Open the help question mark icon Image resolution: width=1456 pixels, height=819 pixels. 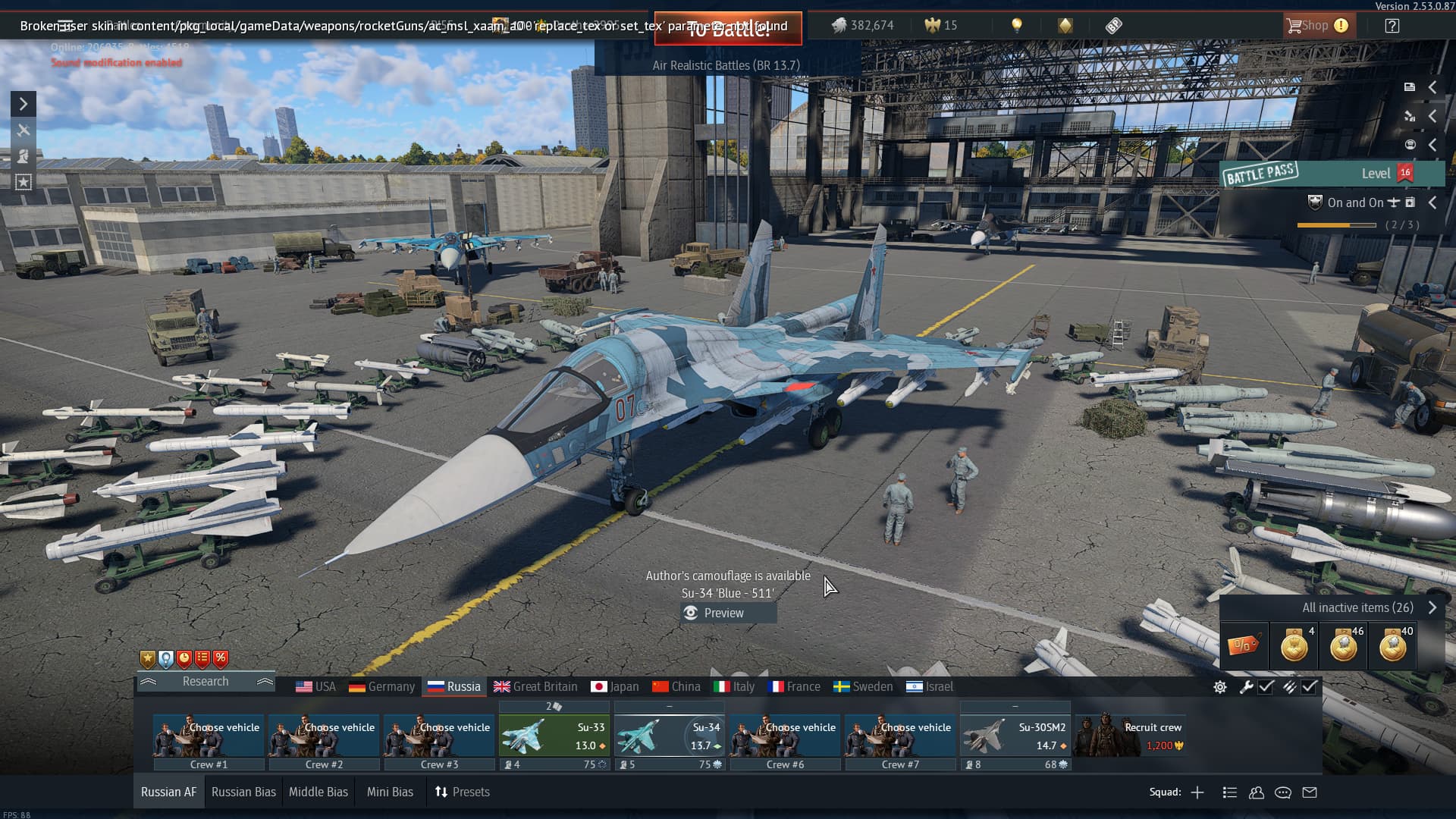pos(1392,26)
